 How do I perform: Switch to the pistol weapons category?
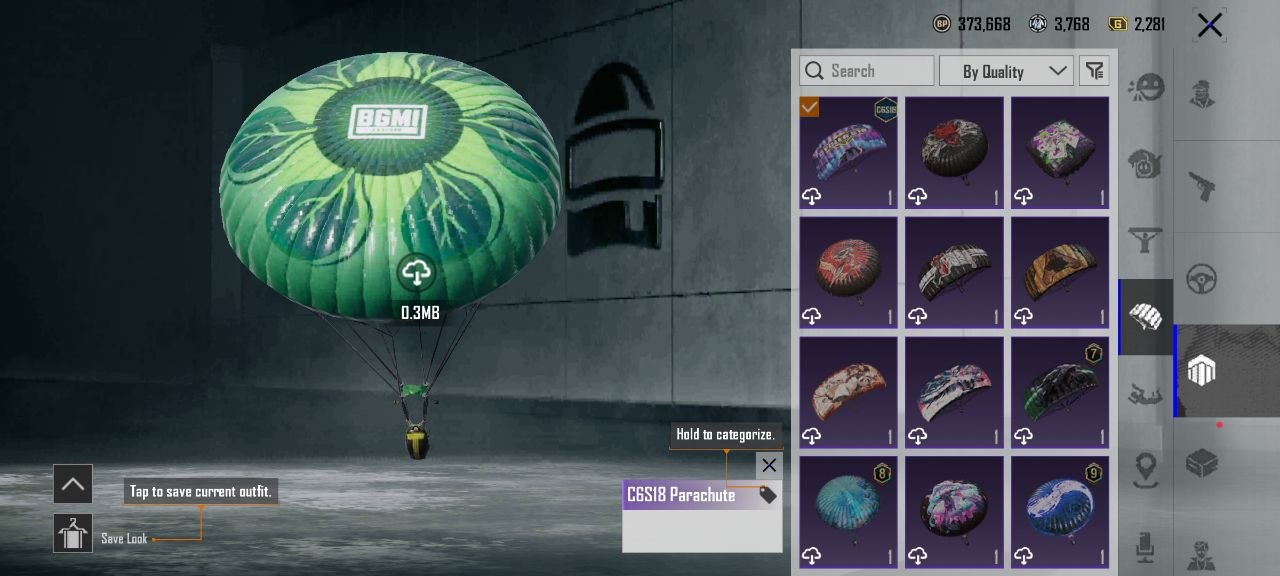(1201, 185)
